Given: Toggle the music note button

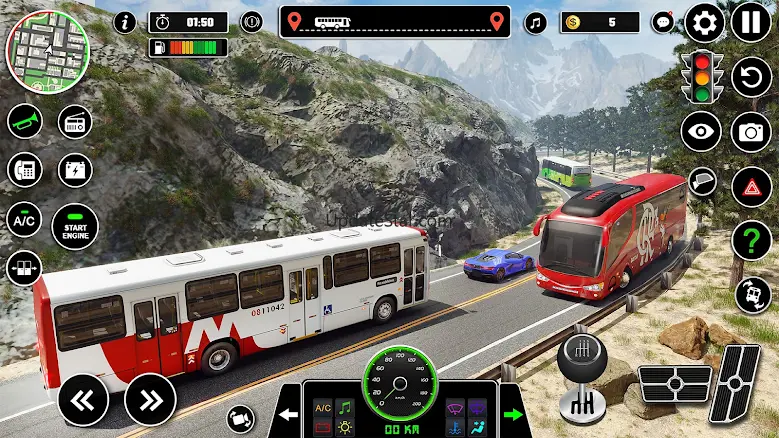Looking at the screenshot, I should pos(536,22).
